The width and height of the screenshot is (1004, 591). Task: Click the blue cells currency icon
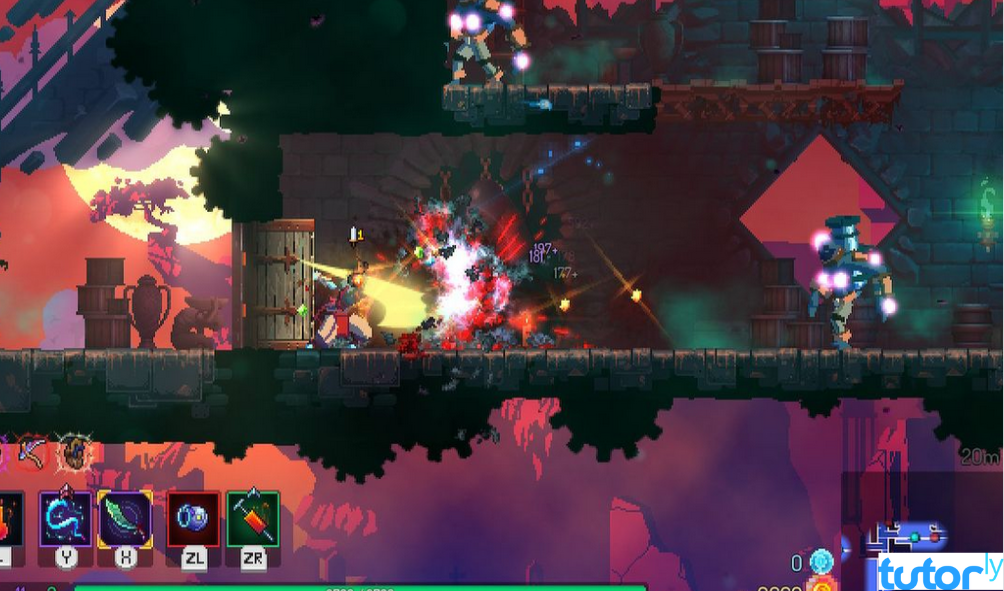[822, 562]
